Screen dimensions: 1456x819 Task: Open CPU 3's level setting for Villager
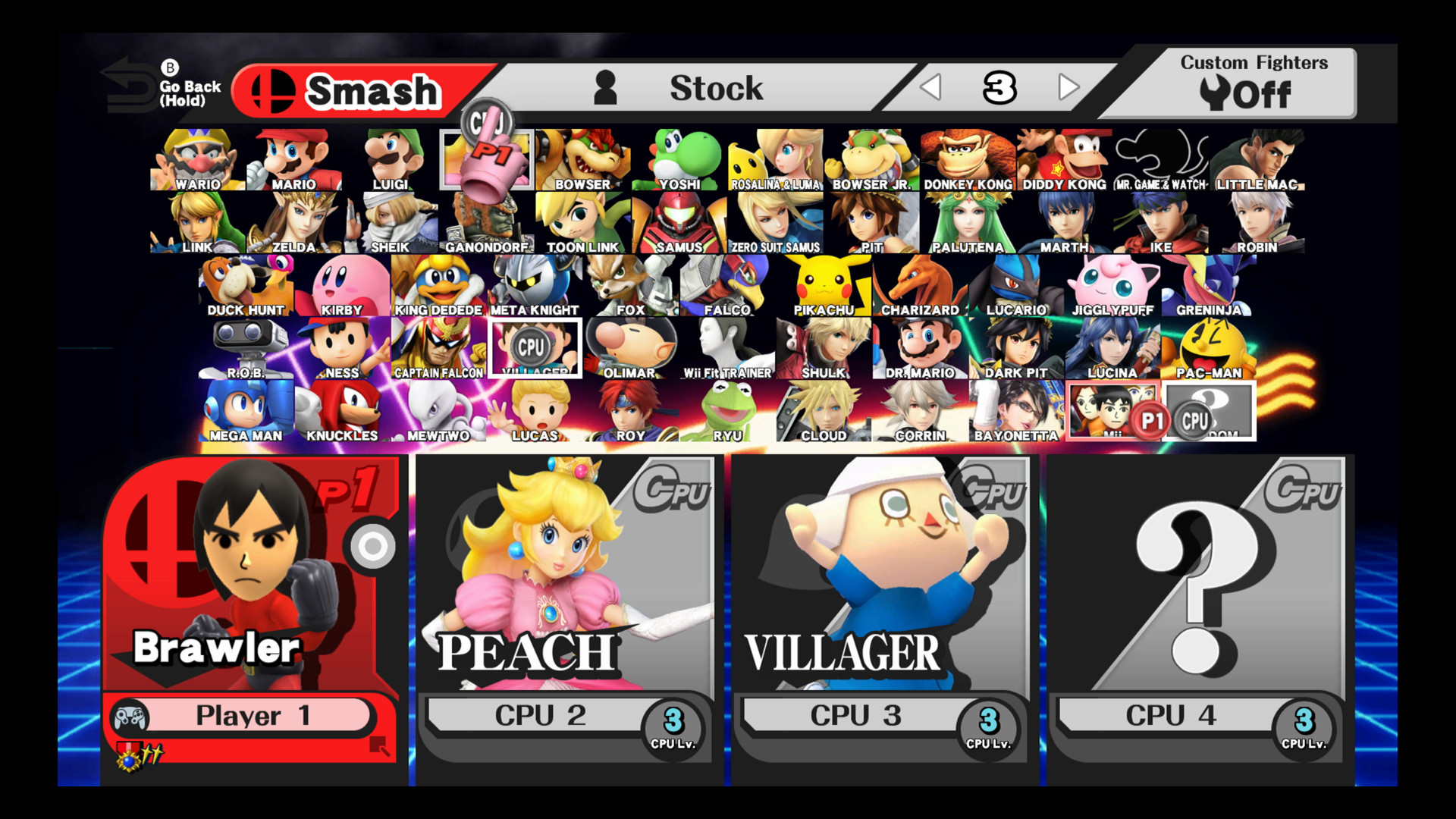(987, 724)
